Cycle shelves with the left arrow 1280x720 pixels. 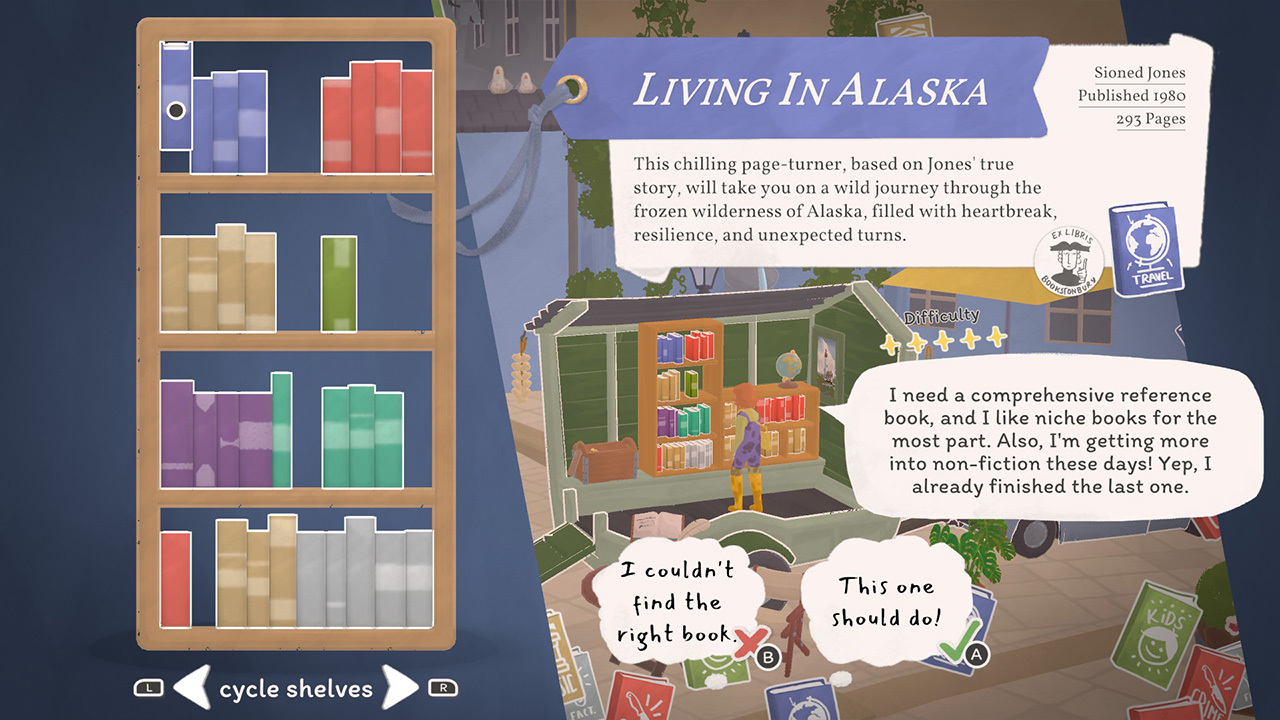(190, 688)
